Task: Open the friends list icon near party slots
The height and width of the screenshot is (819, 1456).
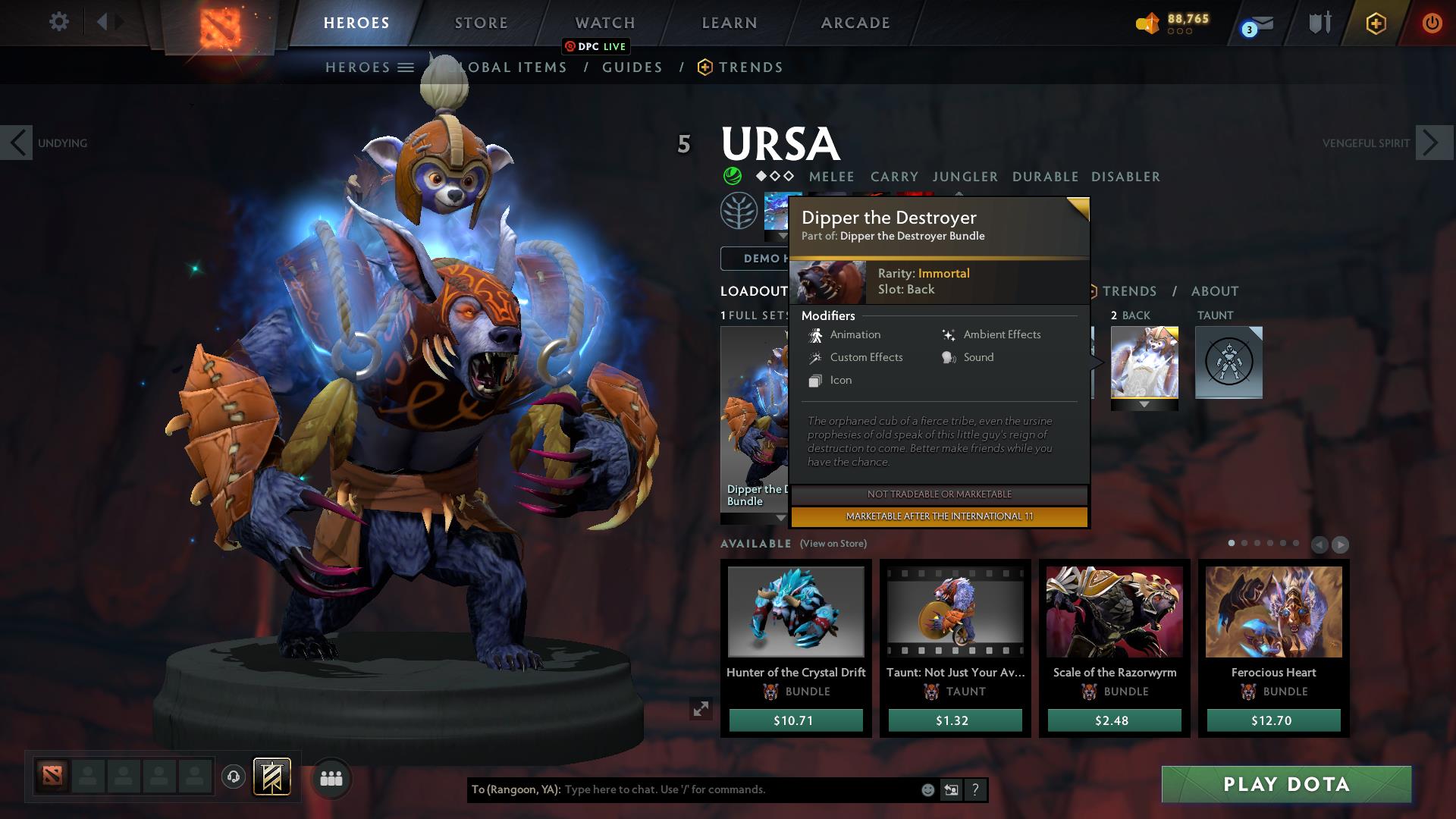Action: point(330,777)
